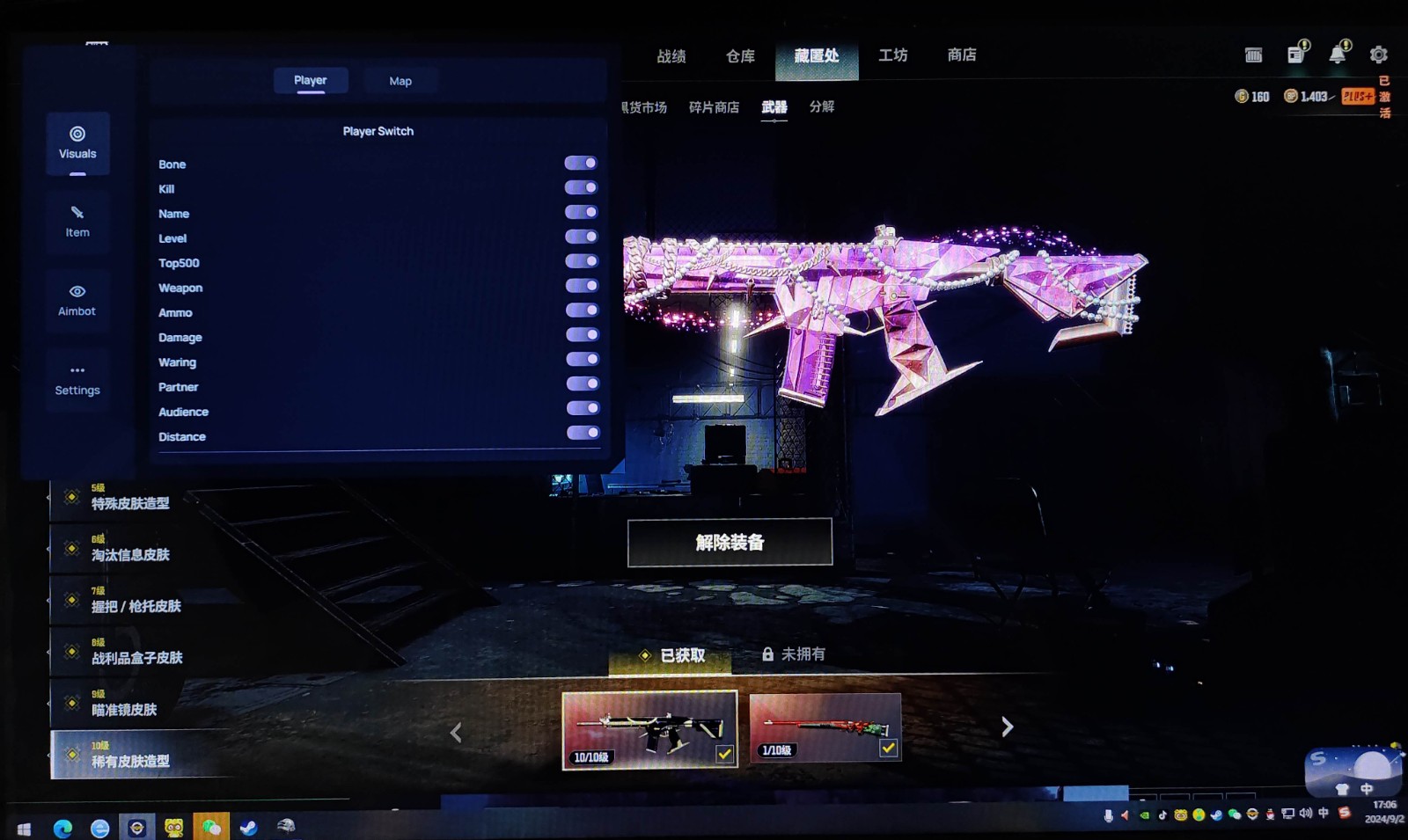Switch to the 仓库 tab
The image size is (1408, 840).
(x=740, y=56)
